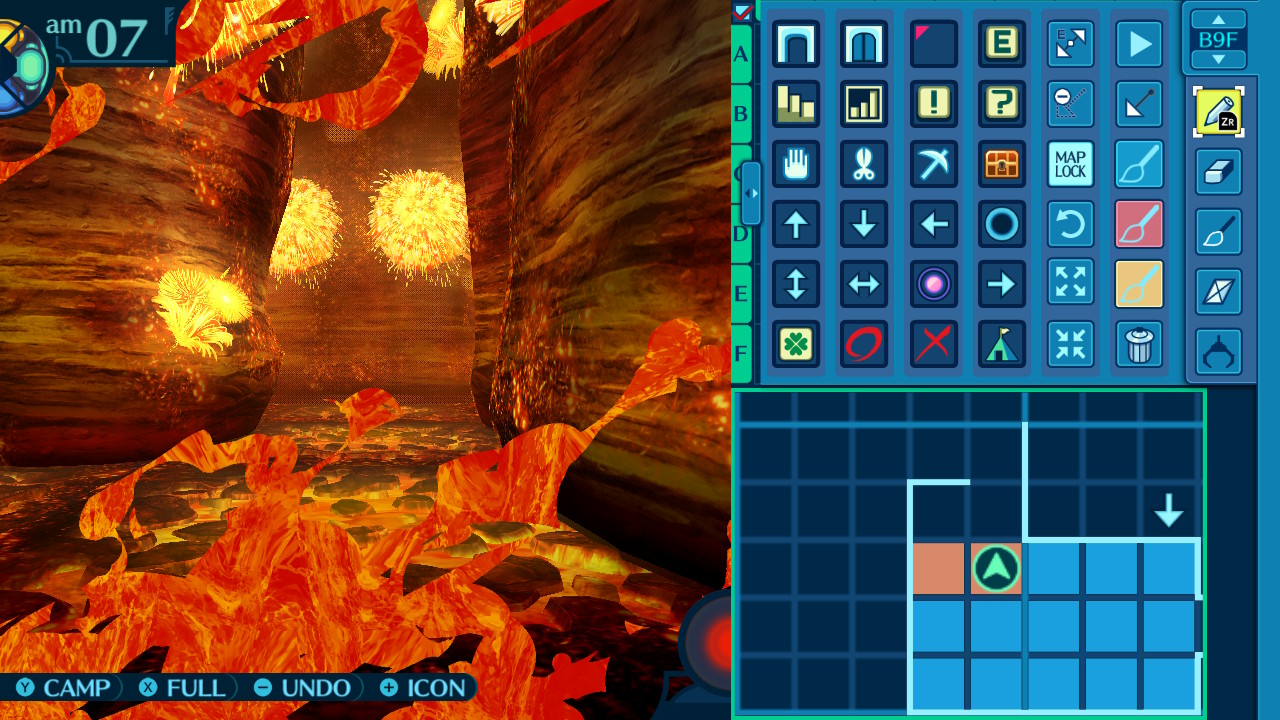The width and height of the screenshot is (1280, 720).
Task: Toggle the MAP LOCK button
Action: 1070,164
